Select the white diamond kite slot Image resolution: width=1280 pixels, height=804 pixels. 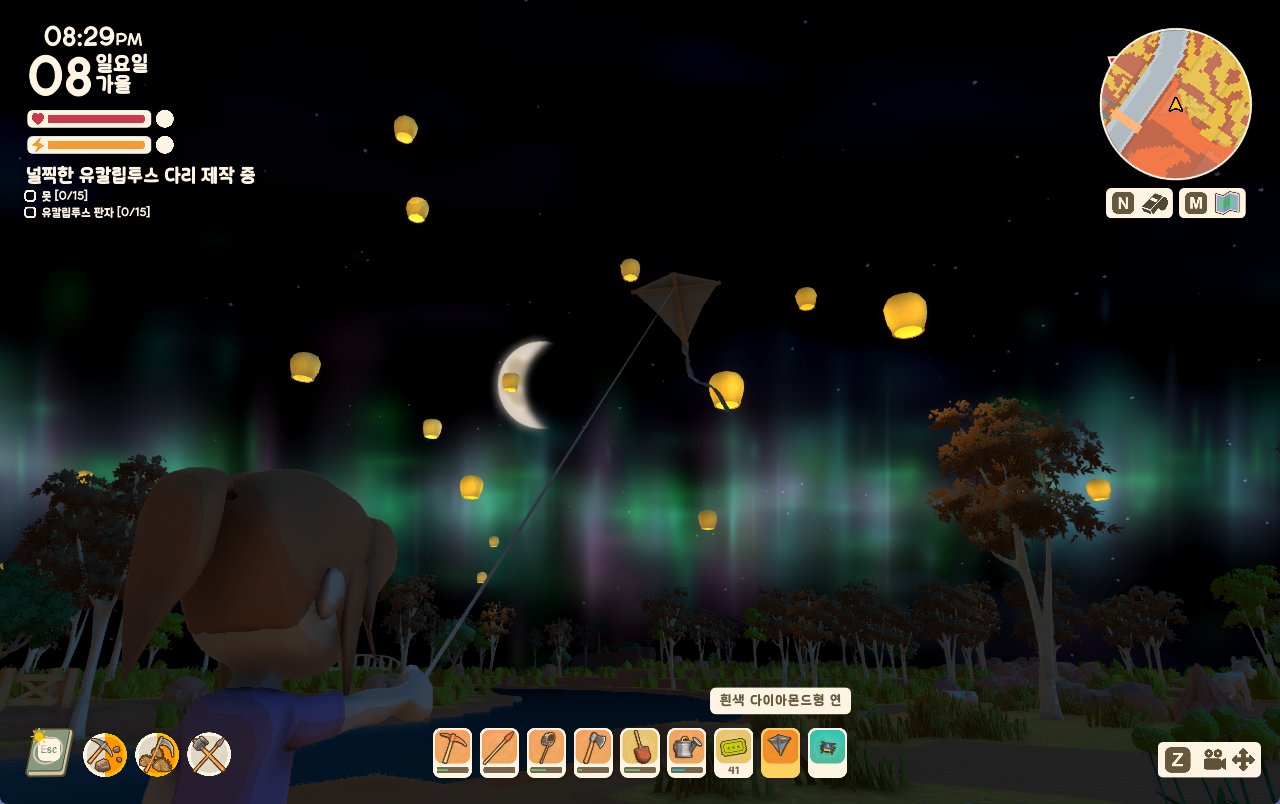780,750
